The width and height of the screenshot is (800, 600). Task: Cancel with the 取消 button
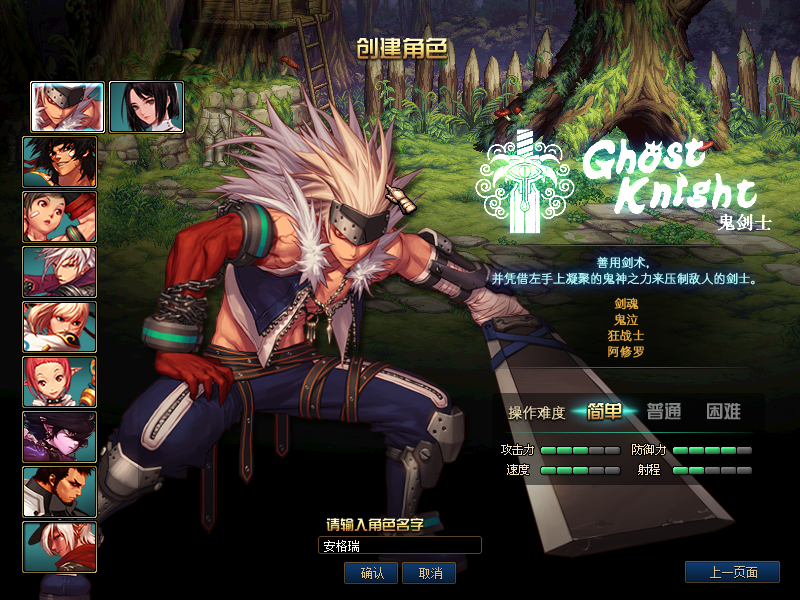click(430, 573)
